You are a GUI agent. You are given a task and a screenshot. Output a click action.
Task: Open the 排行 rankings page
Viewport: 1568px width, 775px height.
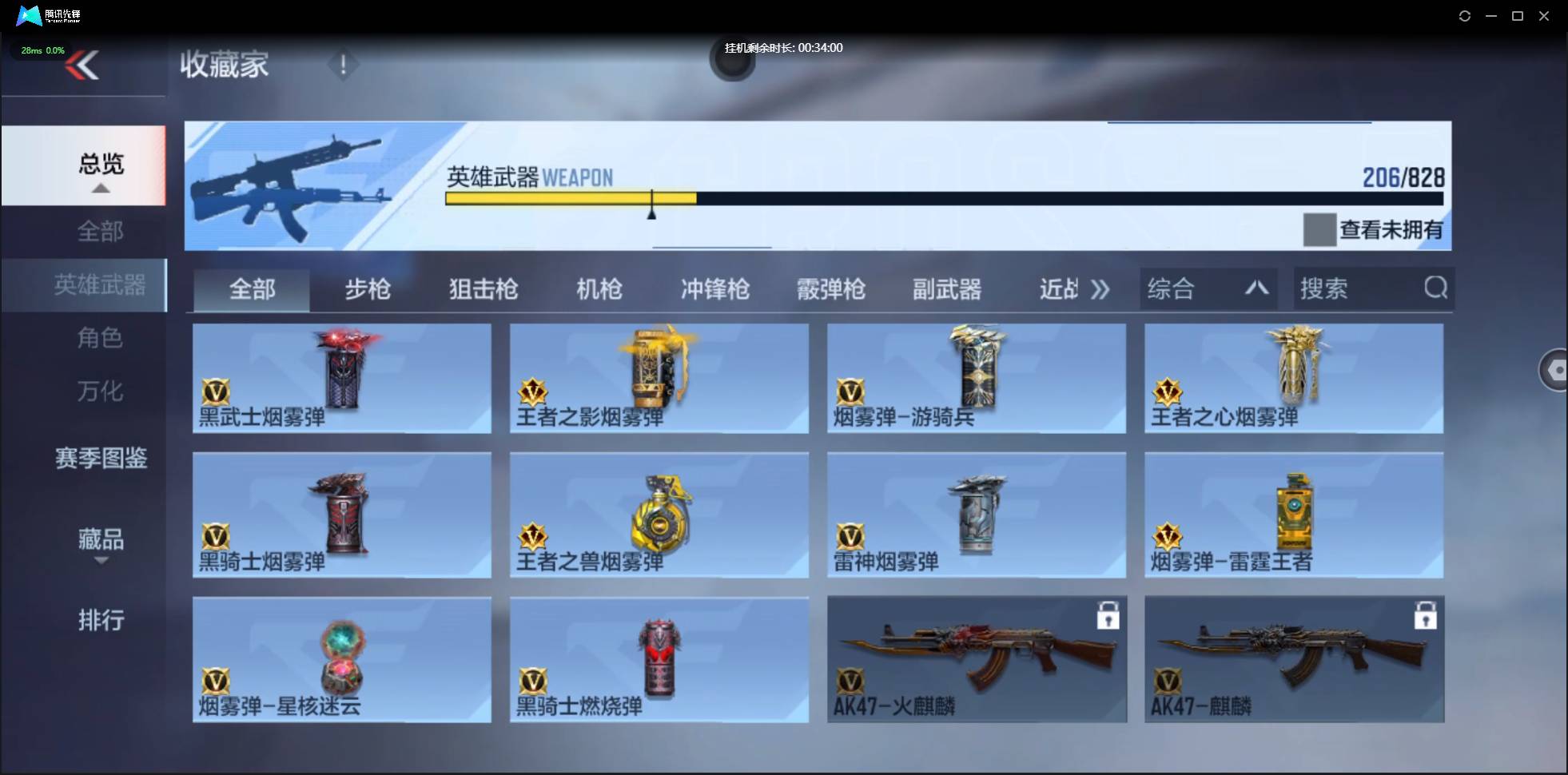coord(101,621)
